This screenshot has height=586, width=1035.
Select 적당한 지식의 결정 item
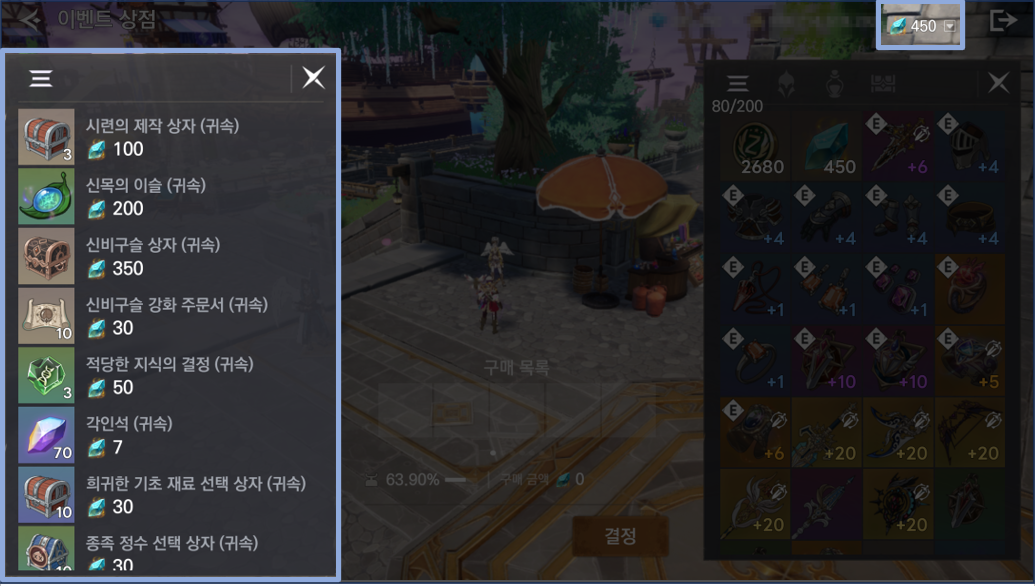pos(170,376)
